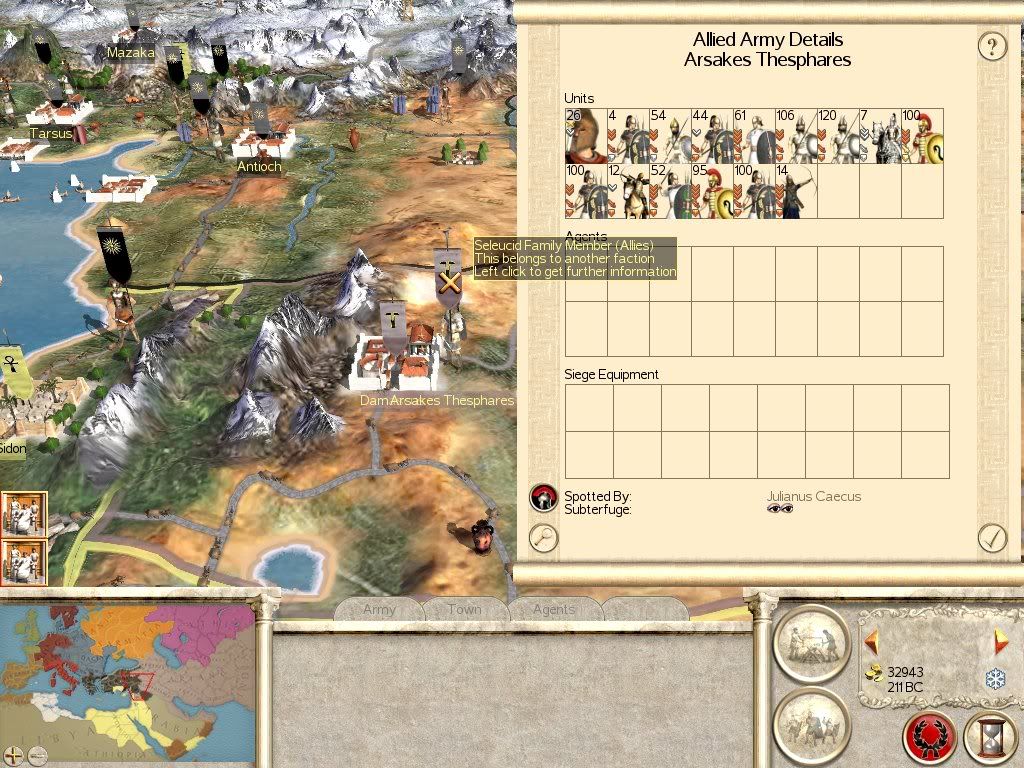1024x768 pixels.
Task: Open the help question mark button
Action: point(991,46)
